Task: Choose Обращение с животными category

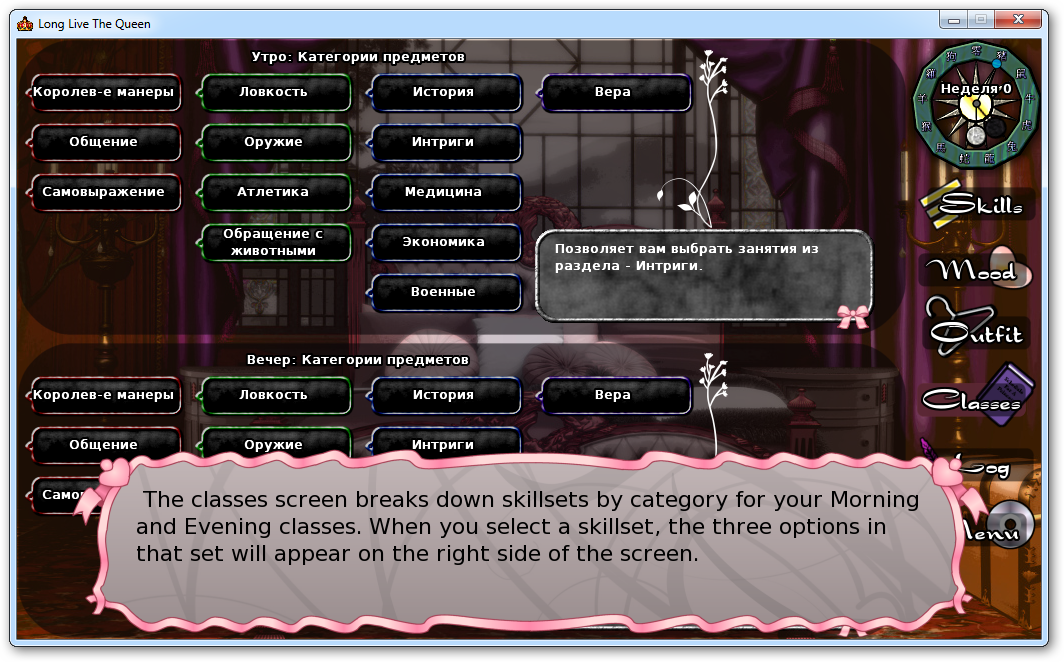Action: (274, 242)
